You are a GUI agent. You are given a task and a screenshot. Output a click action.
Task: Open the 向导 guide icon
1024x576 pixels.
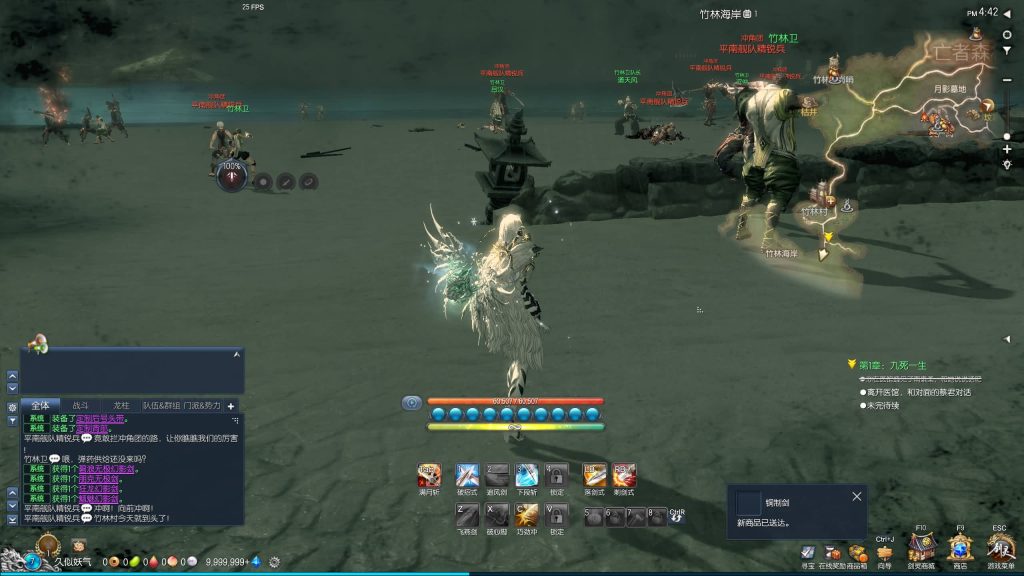884,554
